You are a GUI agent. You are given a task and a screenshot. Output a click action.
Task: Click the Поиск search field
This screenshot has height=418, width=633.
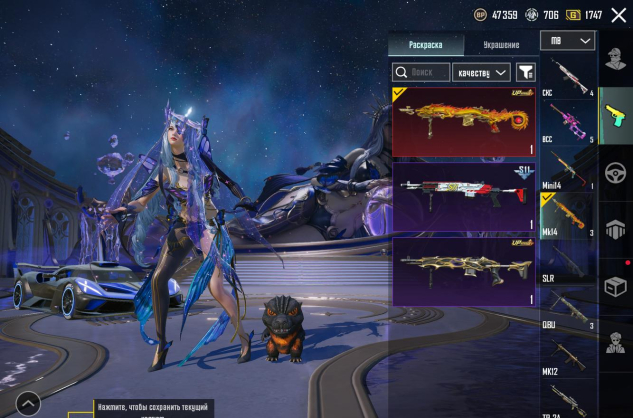click(x=421, y=72)
